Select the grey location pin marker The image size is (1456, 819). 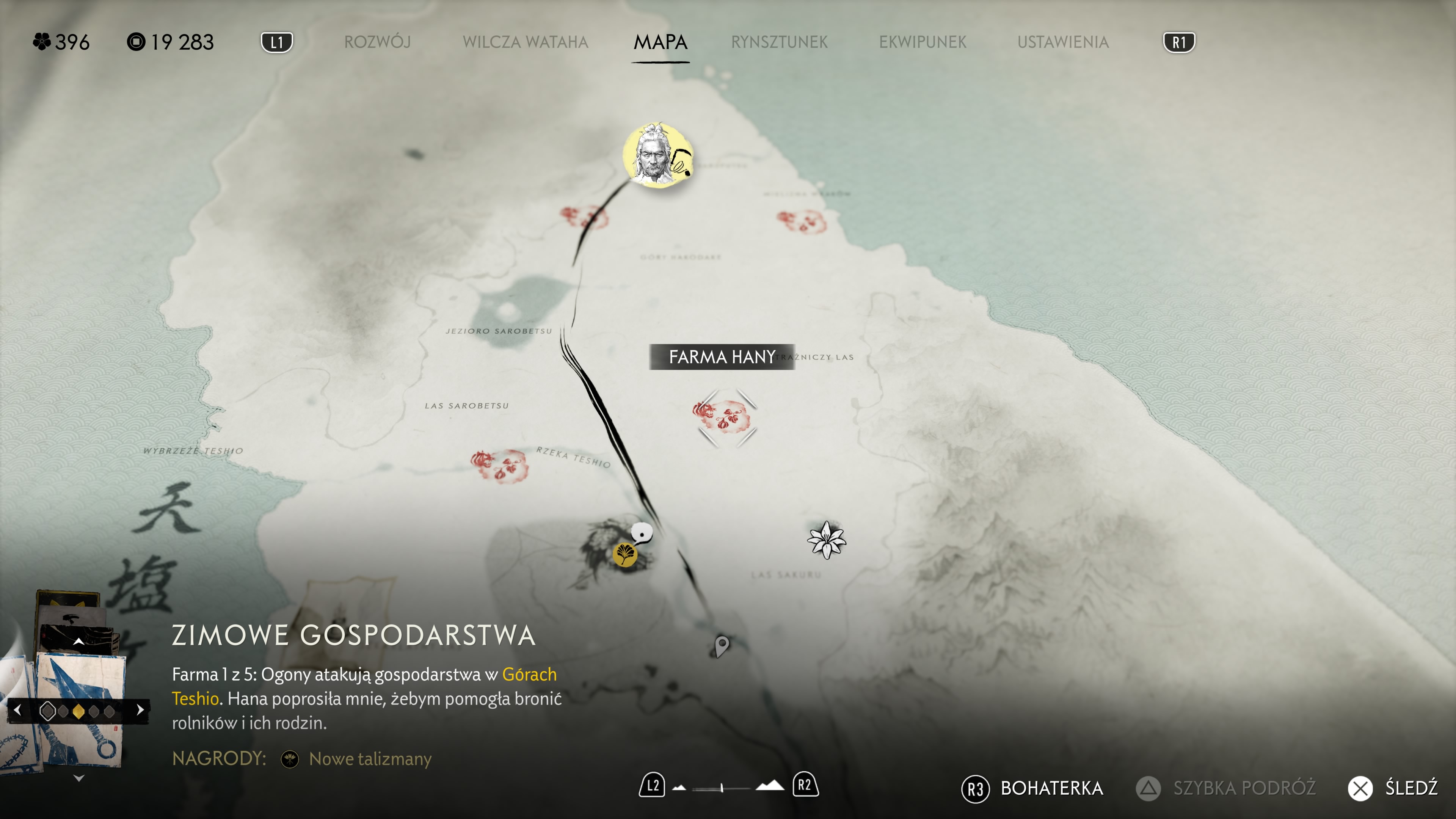[x=722, y=645]
